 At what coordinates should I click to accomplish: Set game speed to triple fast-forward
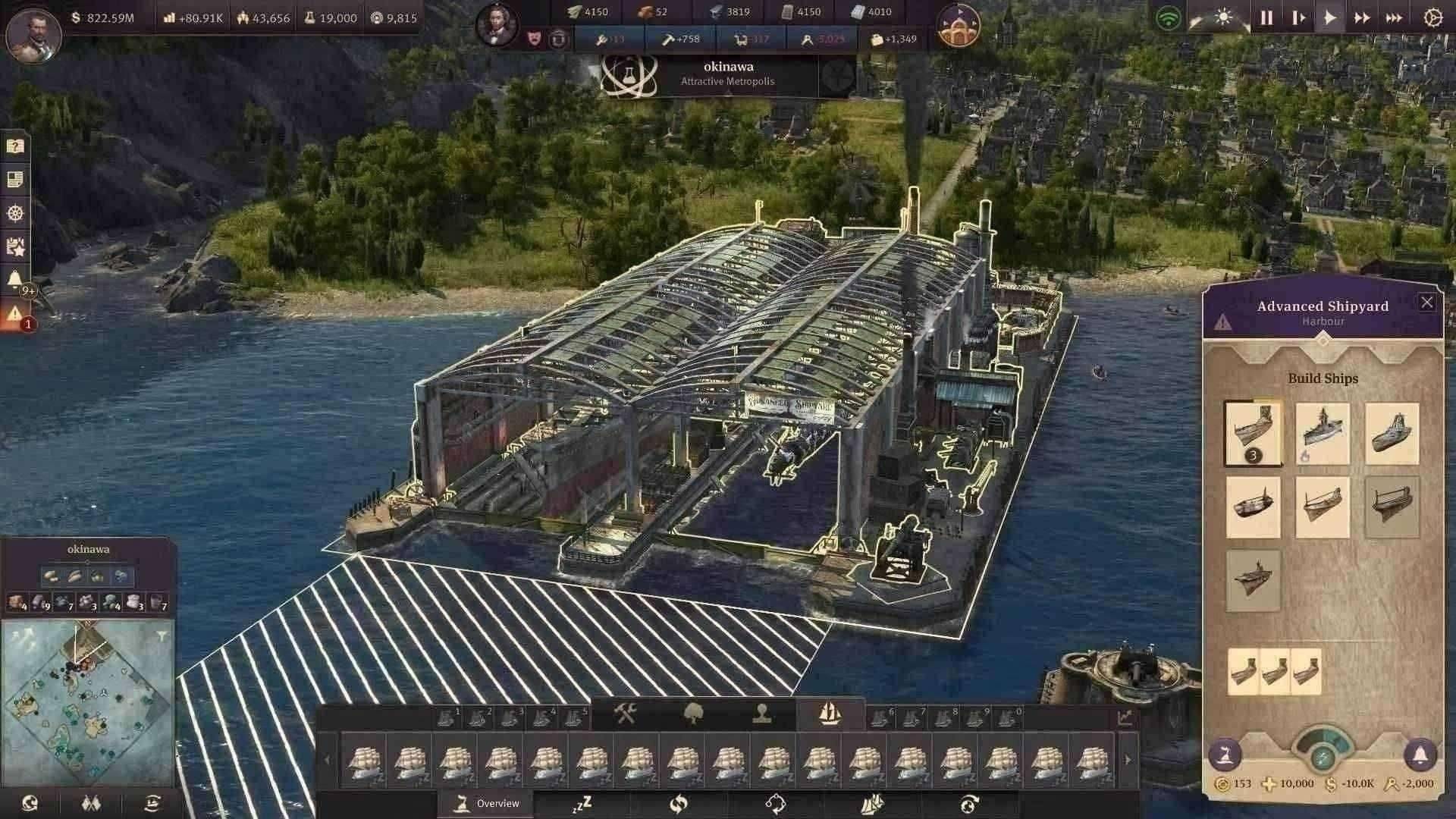coord(1394,18)
